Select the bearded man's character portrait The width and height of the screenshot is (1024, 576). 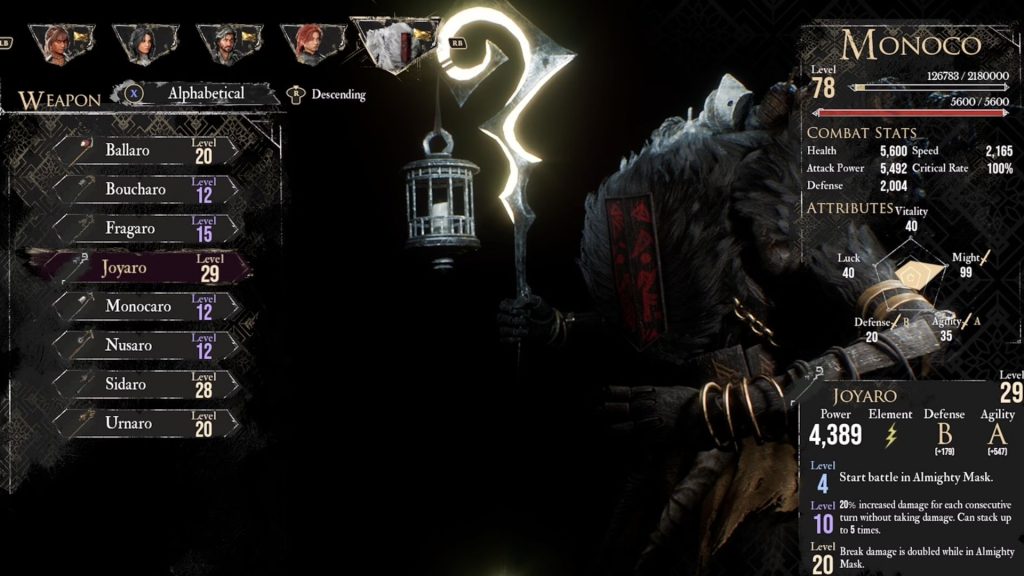click(x=224, y=42)
